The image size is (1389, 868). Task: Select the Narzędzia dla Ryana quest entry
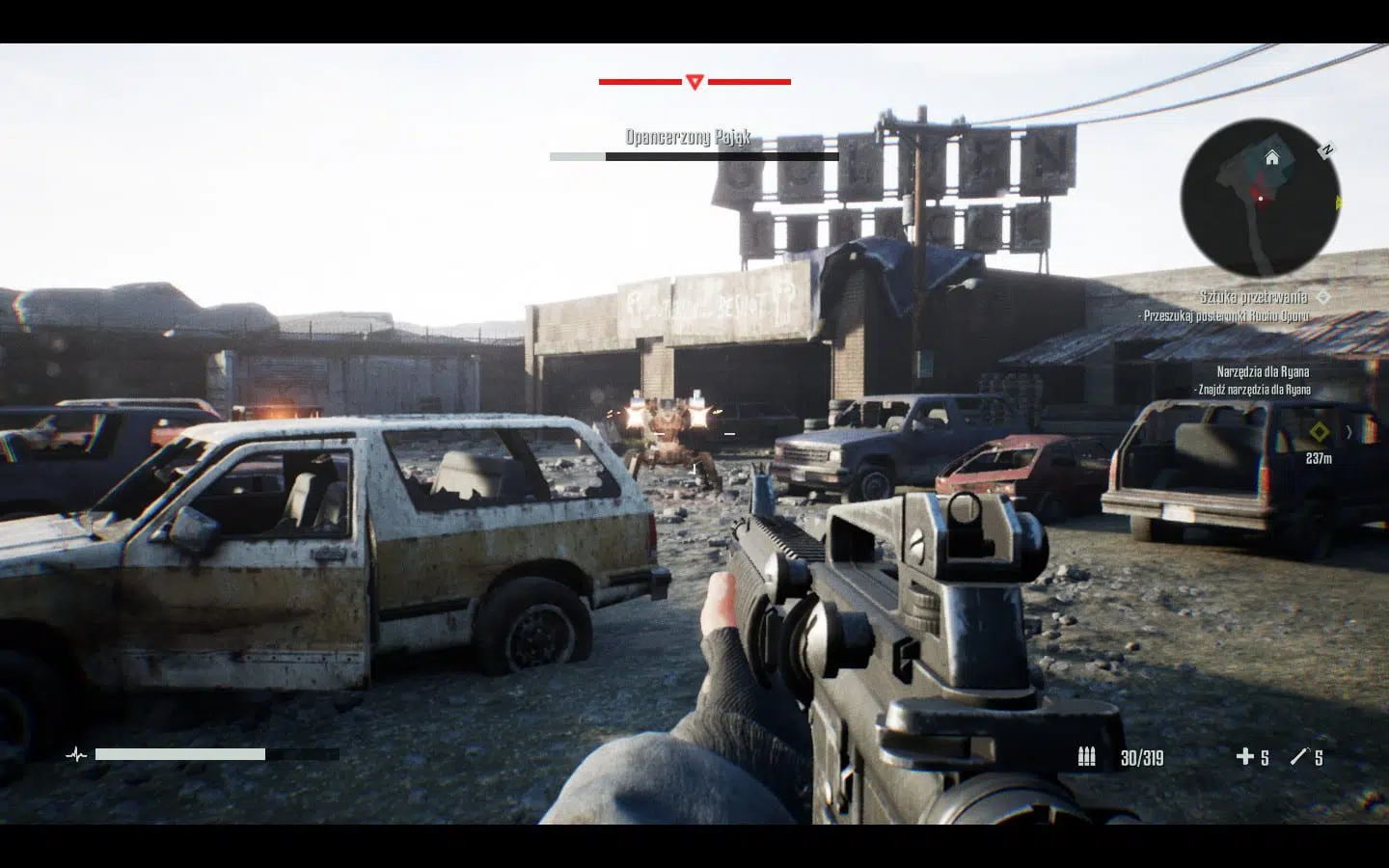pyautogui.click(x=1263, y=371)
